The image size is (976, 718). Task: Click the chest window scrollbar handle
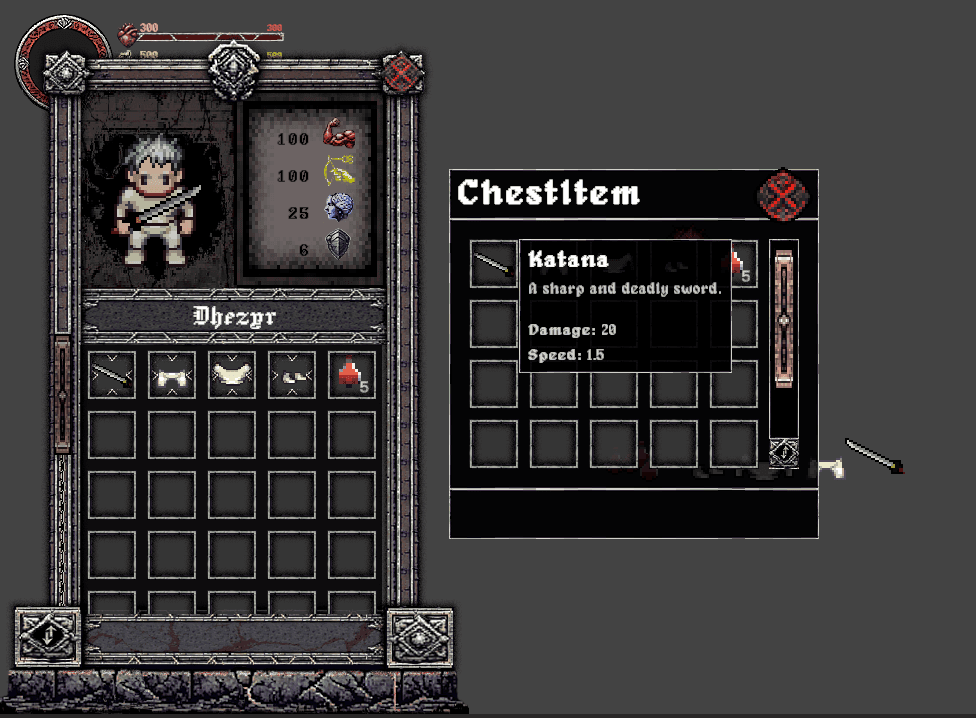(784, 320)
